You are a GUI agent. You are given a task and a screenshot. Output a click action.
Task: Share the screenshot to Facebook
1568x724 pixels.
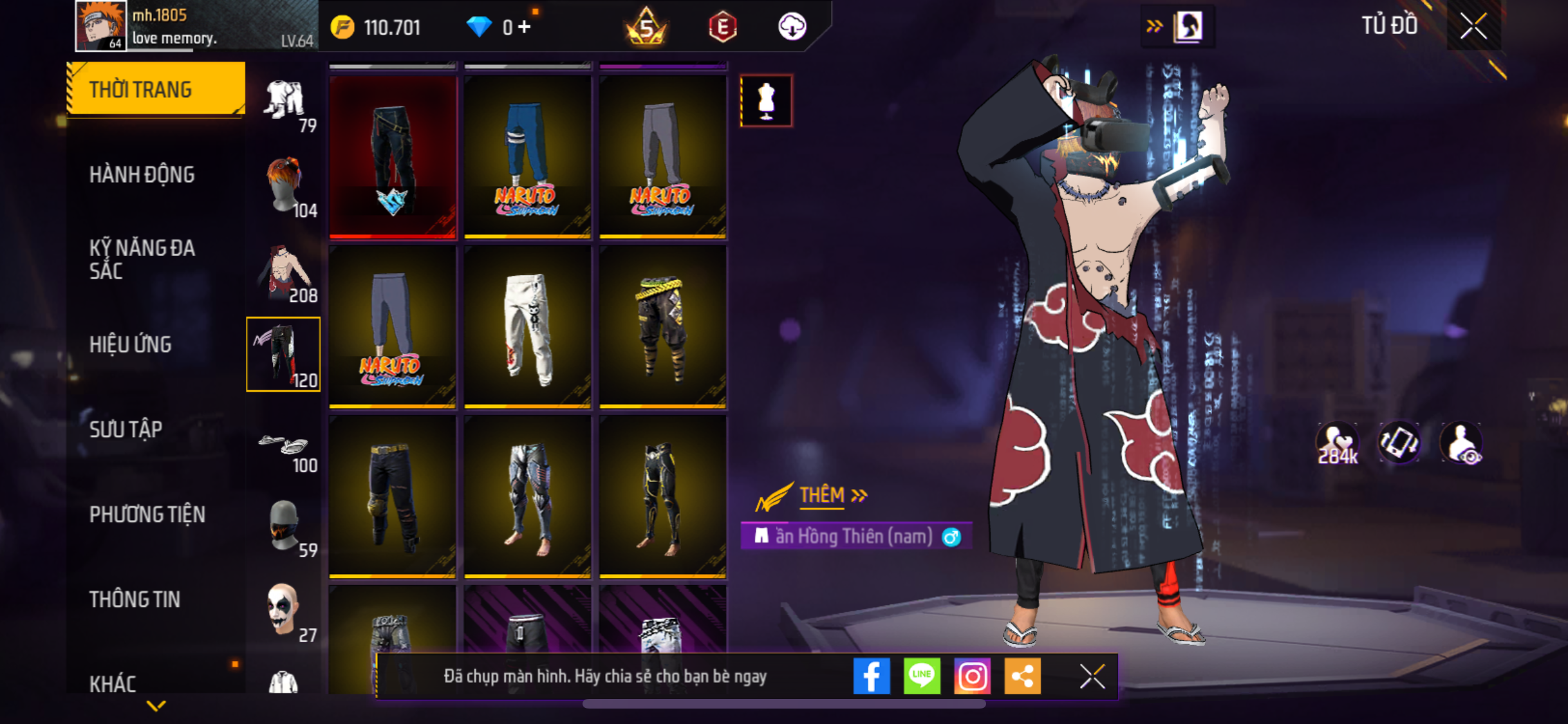click(x=872, y=676)
